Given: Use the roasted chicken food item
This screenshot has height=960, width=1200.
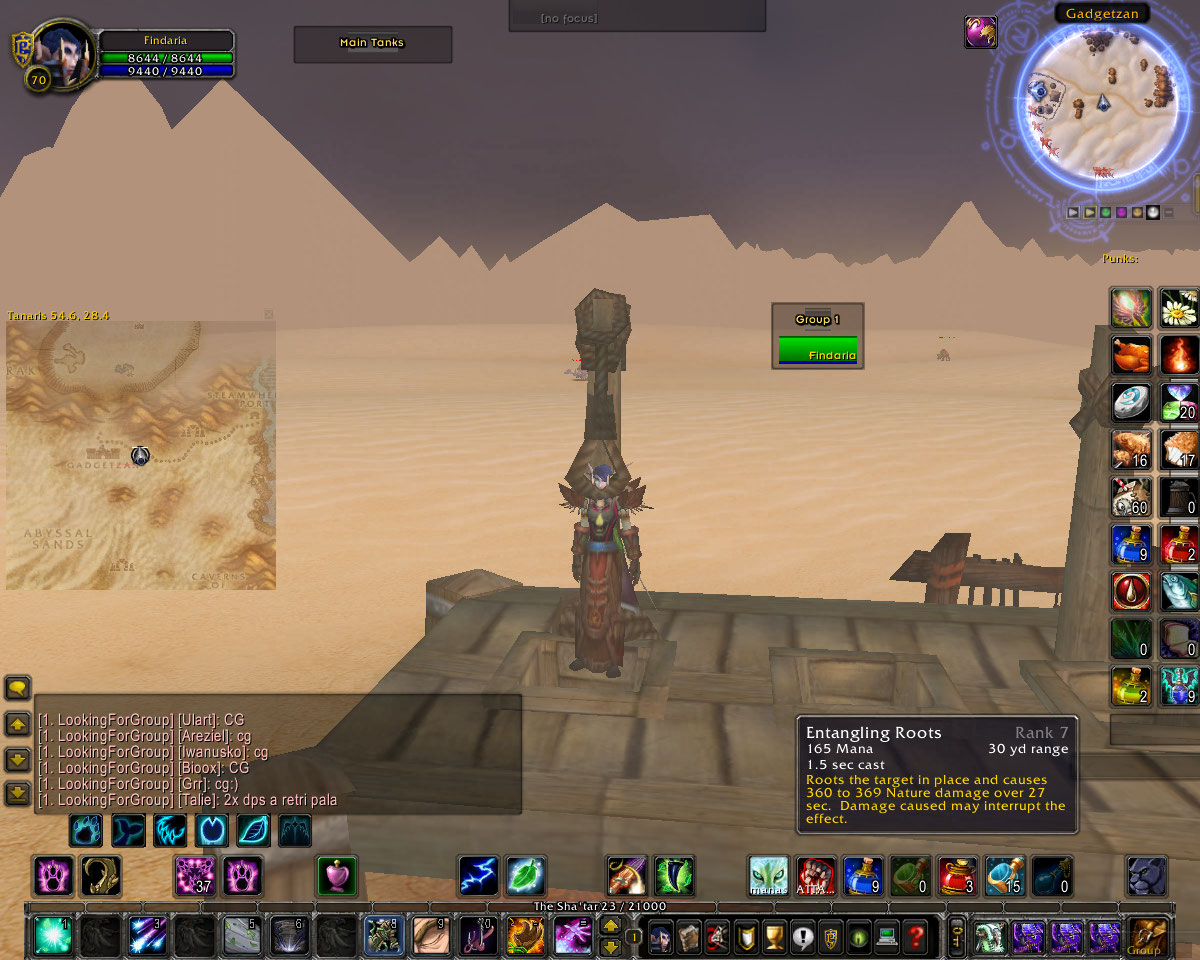Looking at the screenshot, I should 1131,355.
